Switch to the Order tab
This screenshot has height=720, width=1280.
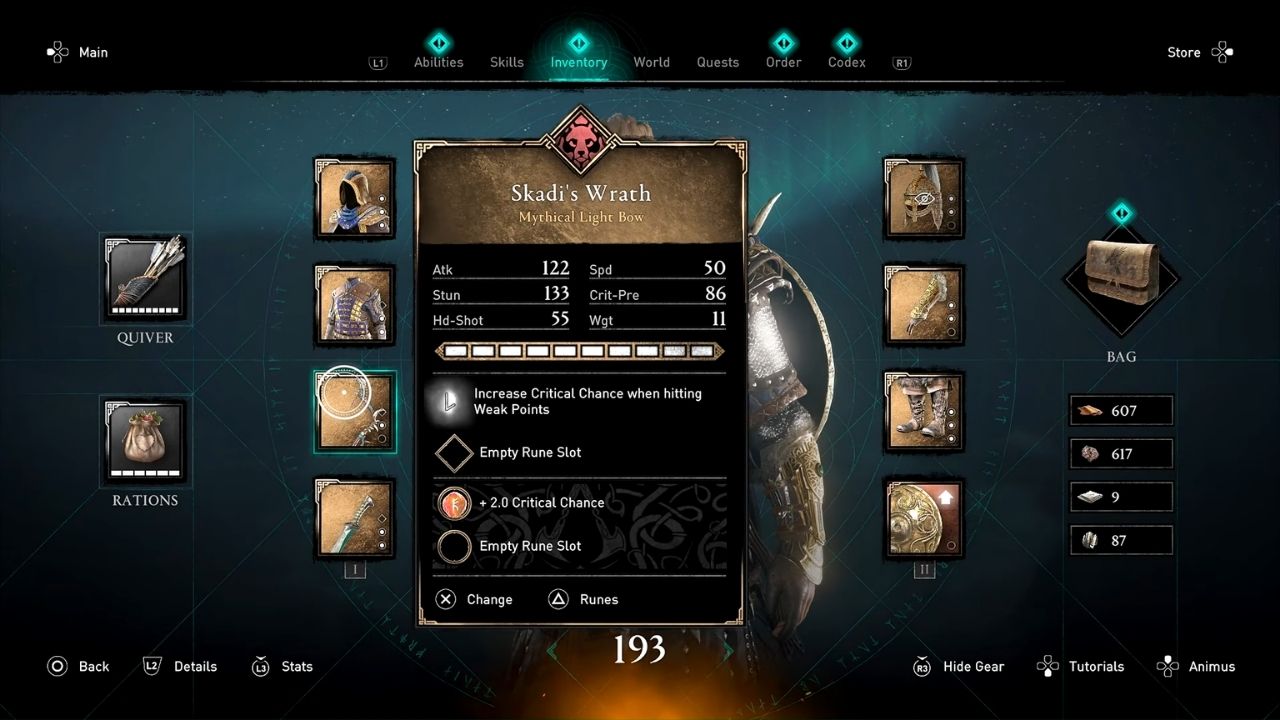(784, 62)
